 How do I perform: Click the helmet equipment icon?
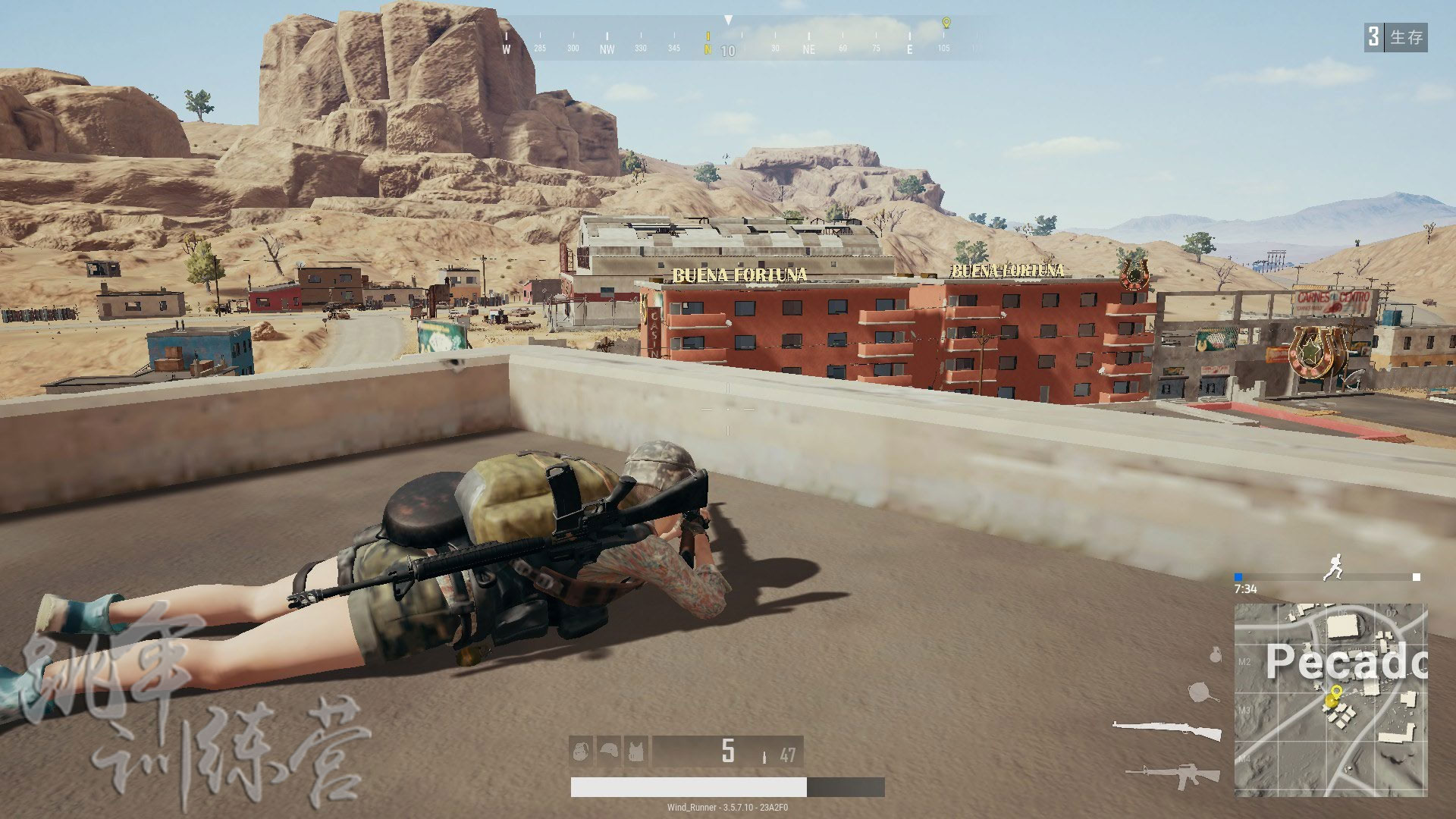(610, 751)
